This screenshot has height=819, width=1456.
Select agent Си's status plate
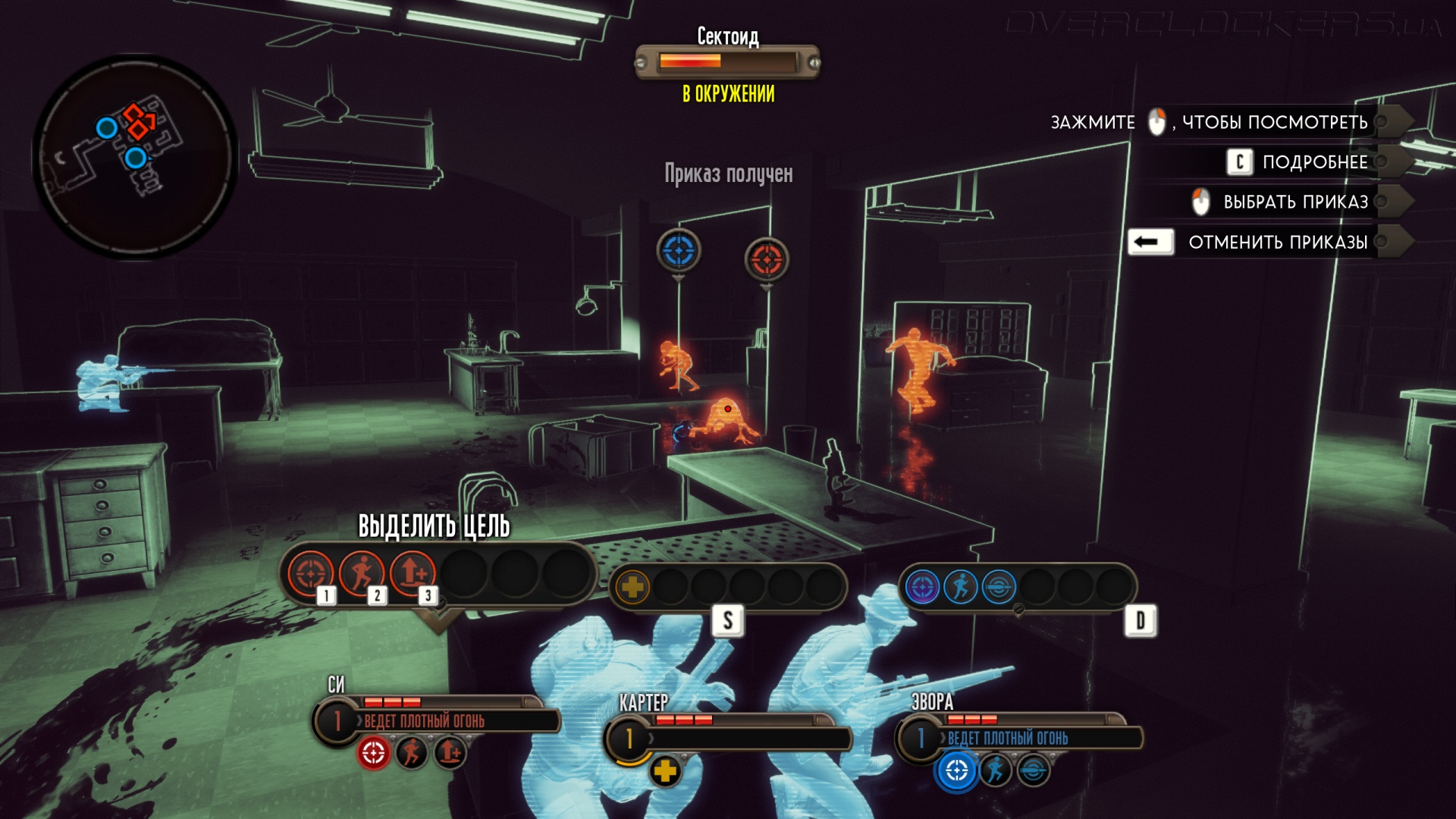pyautogui.click(x=436, y=719)
